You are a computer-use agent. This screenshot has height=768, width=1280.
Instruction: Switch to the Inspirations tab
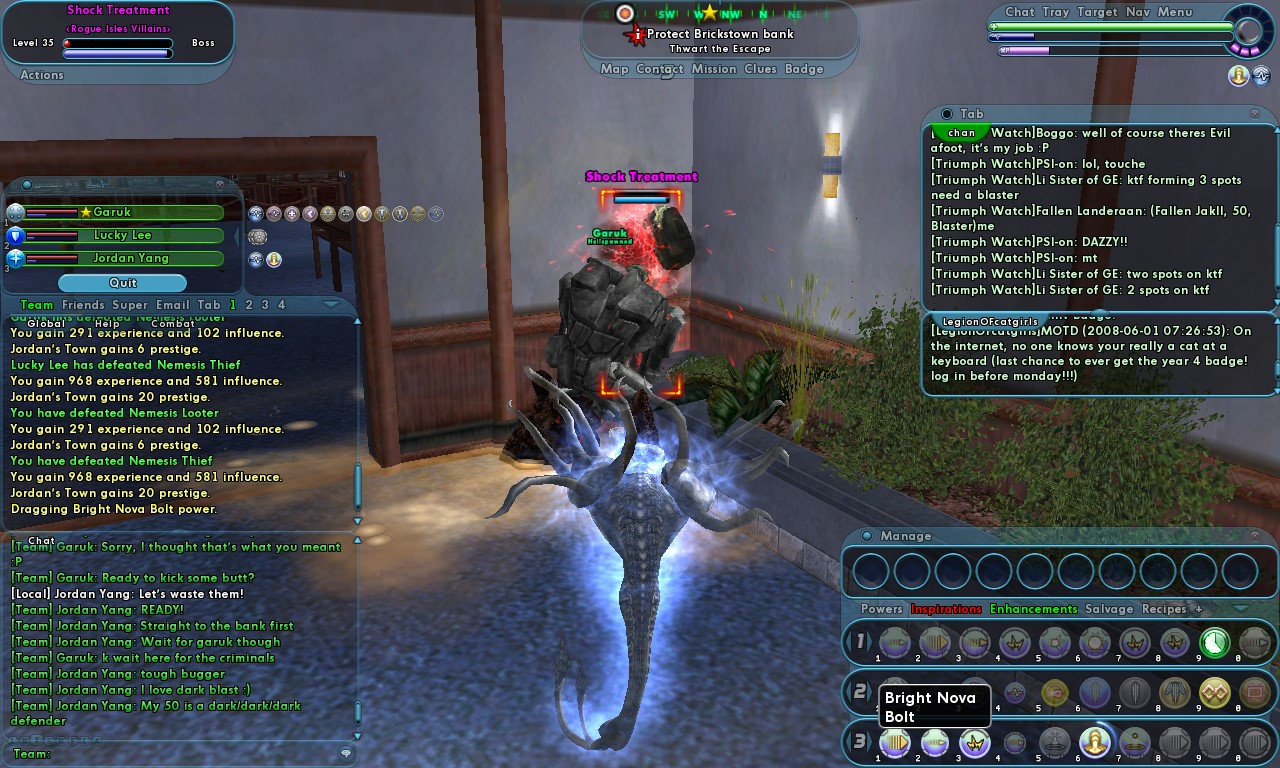946,609
